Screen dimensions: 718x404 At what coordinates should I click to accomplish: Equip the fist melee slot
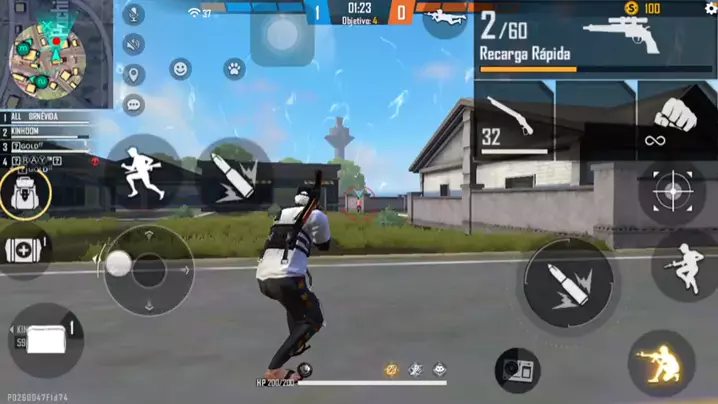[677, 121]
